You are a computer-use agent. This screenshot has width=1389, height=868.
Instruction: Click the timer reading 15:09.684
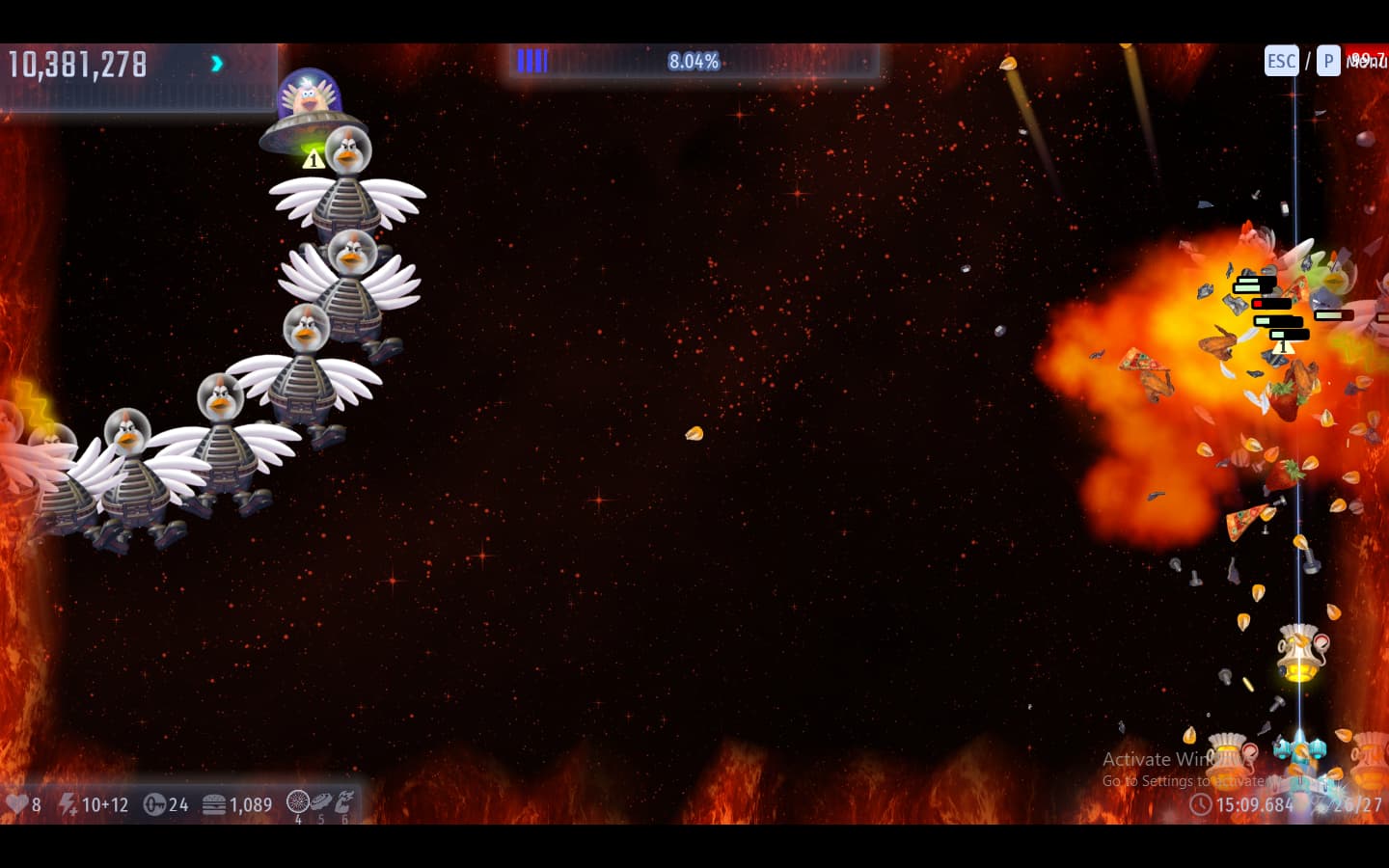click(1255, 804)
